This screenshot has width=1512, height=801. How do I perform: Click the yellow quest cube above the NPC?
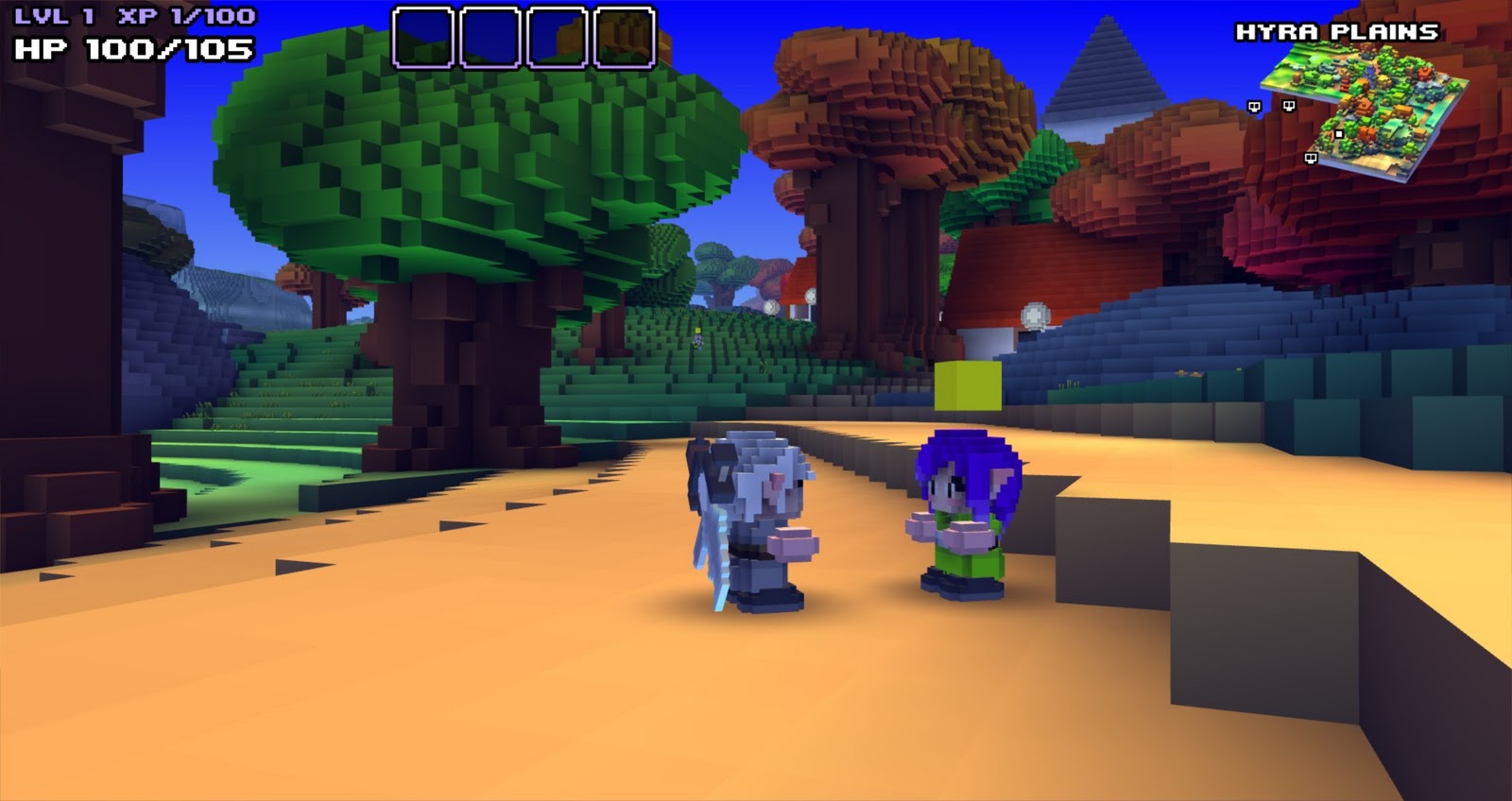tap(969, 387)
